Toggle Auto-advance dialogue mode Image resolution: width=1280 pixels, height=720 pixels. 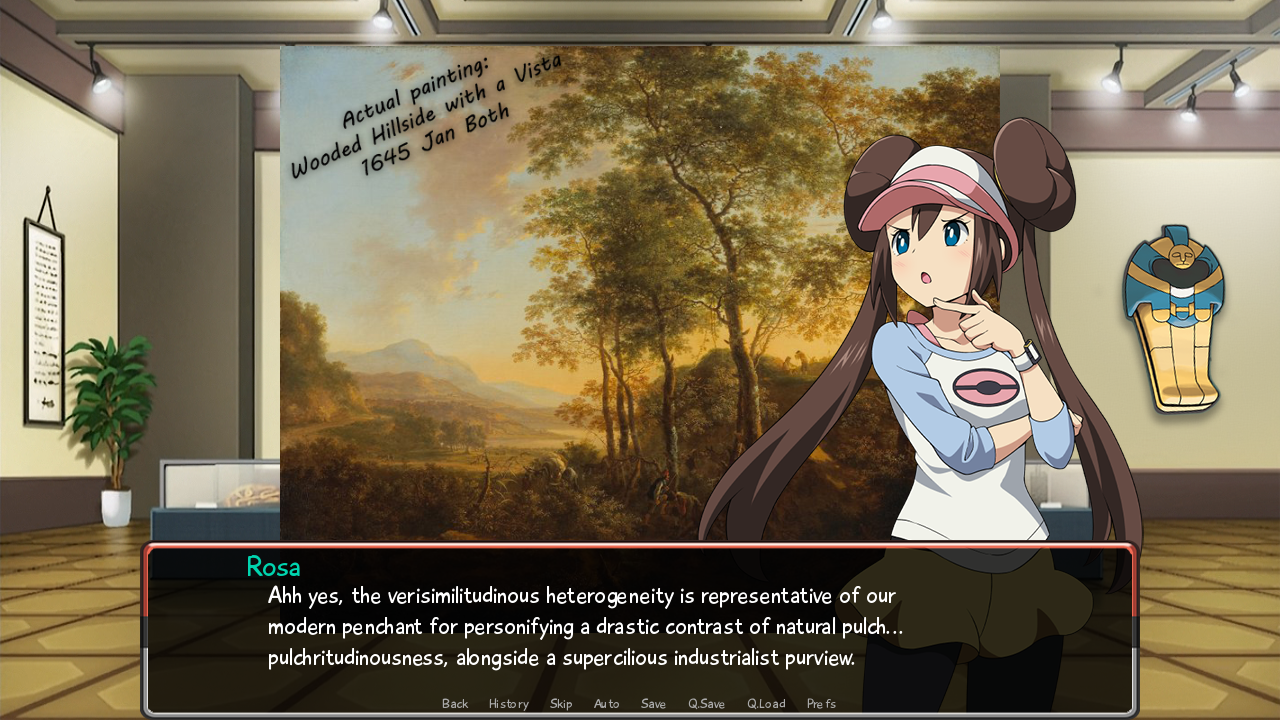point(606,703)
